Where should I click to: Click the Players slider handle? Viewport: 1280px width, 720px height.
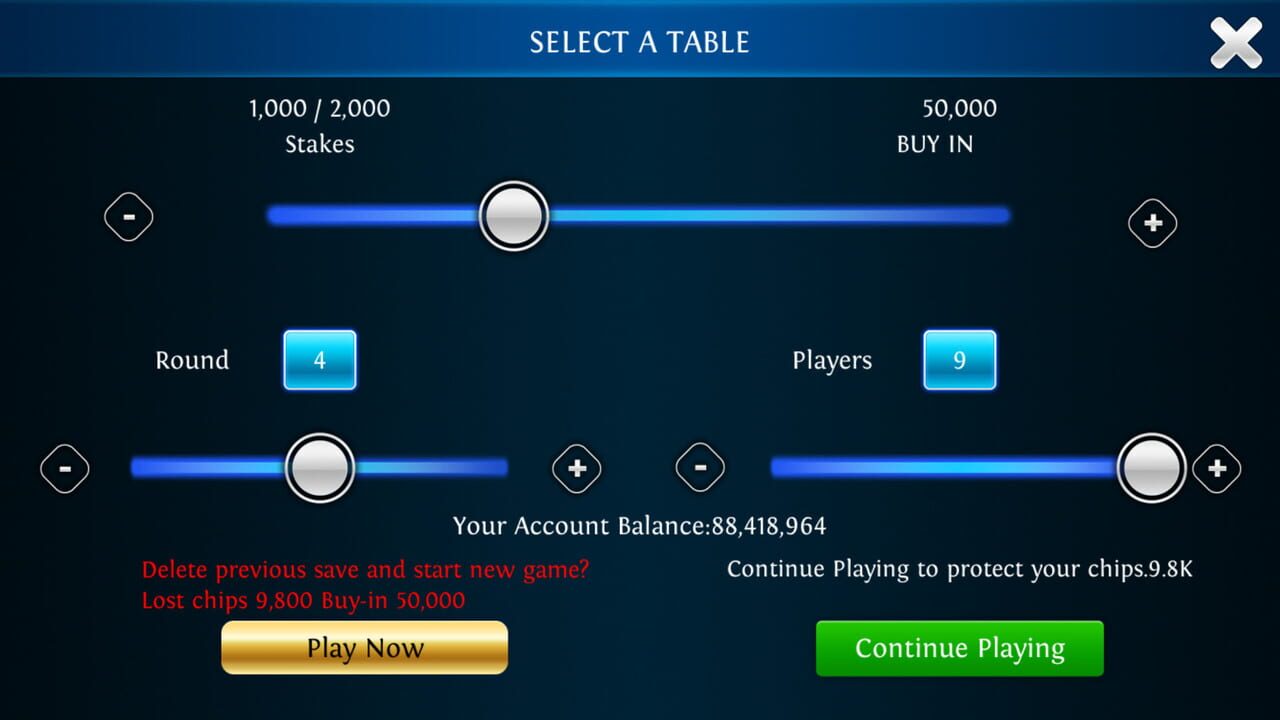[1152, 467]
